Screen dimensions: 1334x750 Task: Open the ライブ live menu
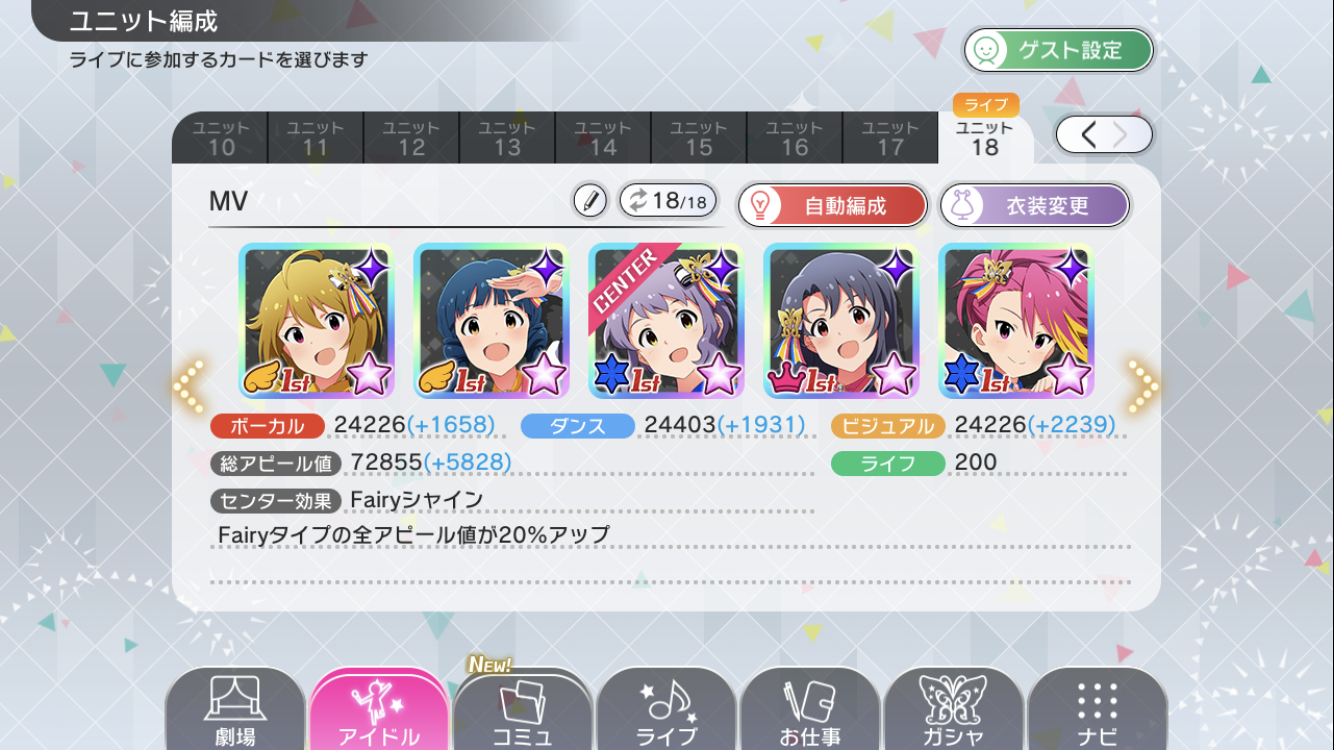coord(667,712)
